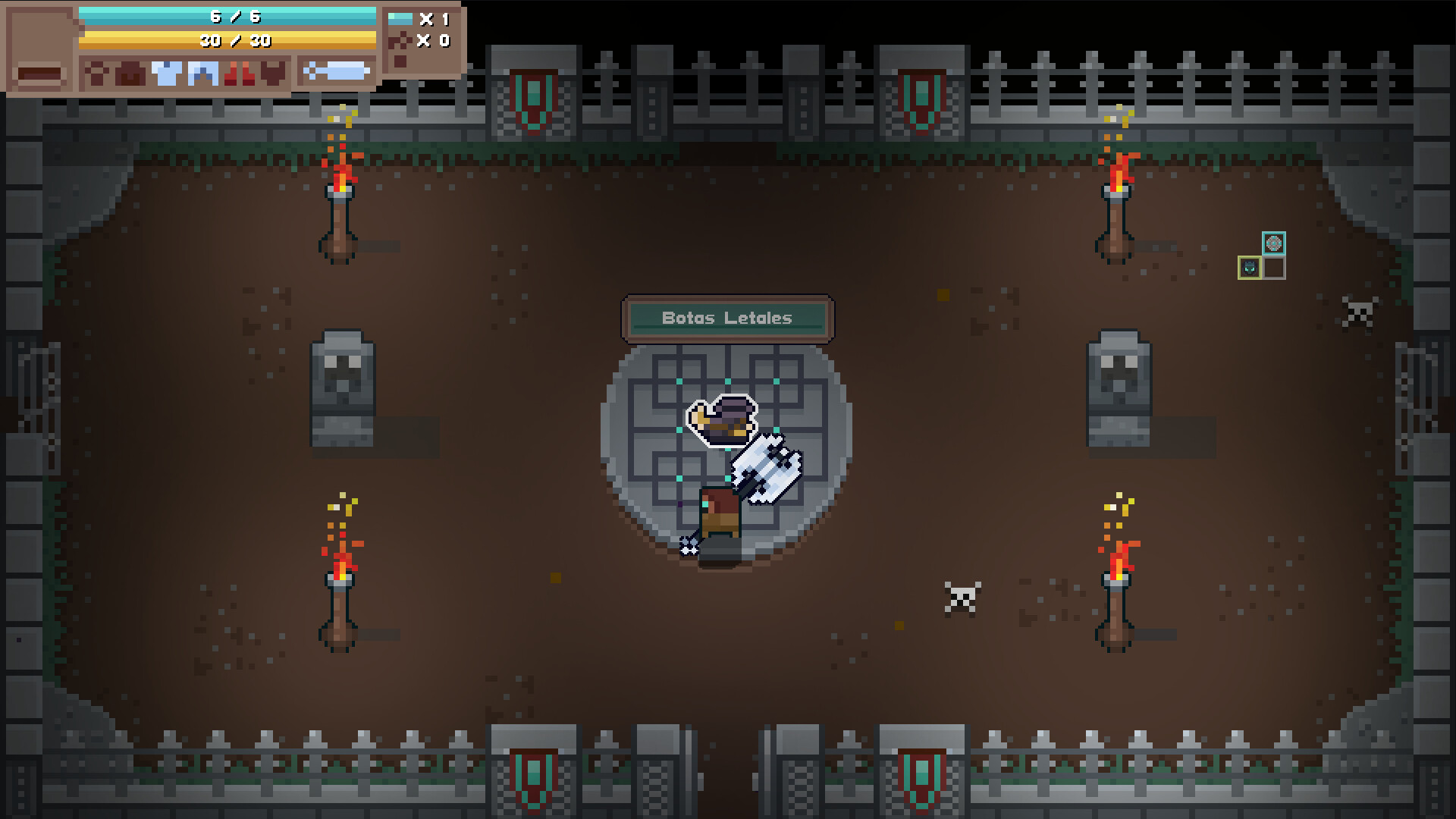1456x819 pixels.
Task: Click the empty gray buff slot frame
Action: click(1274, 268)
